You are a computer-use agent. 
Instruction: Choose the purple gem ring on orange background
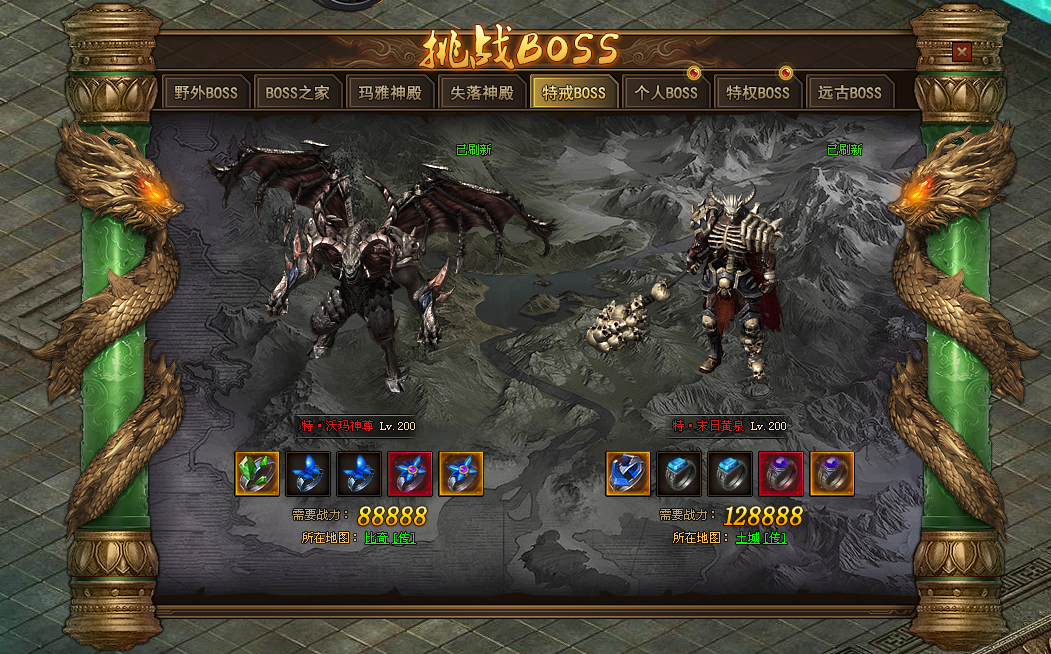tap(832, 474)
